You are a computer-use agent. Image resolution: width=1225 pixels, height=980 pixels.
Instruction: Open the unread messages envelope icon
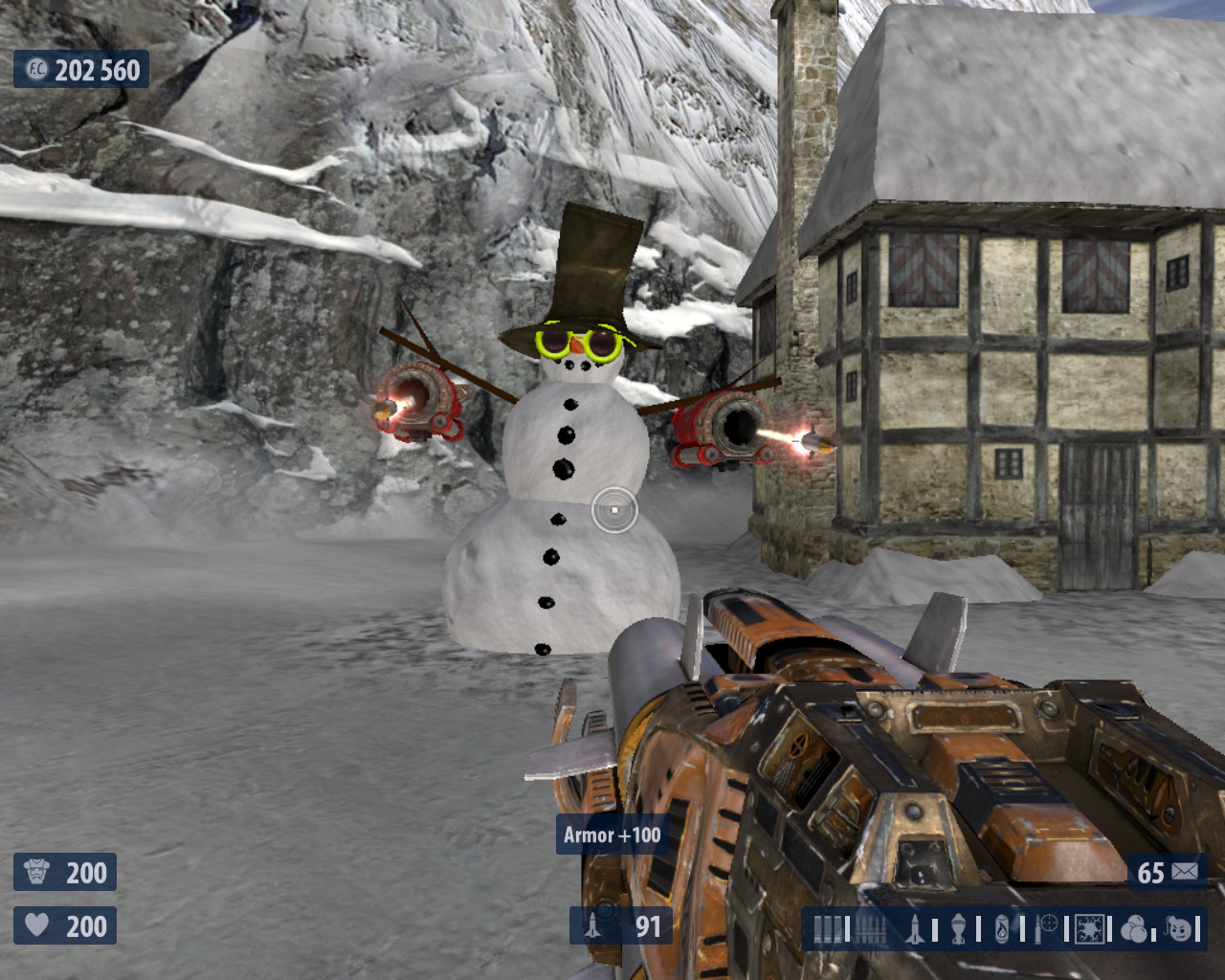tap(1185, 872)
